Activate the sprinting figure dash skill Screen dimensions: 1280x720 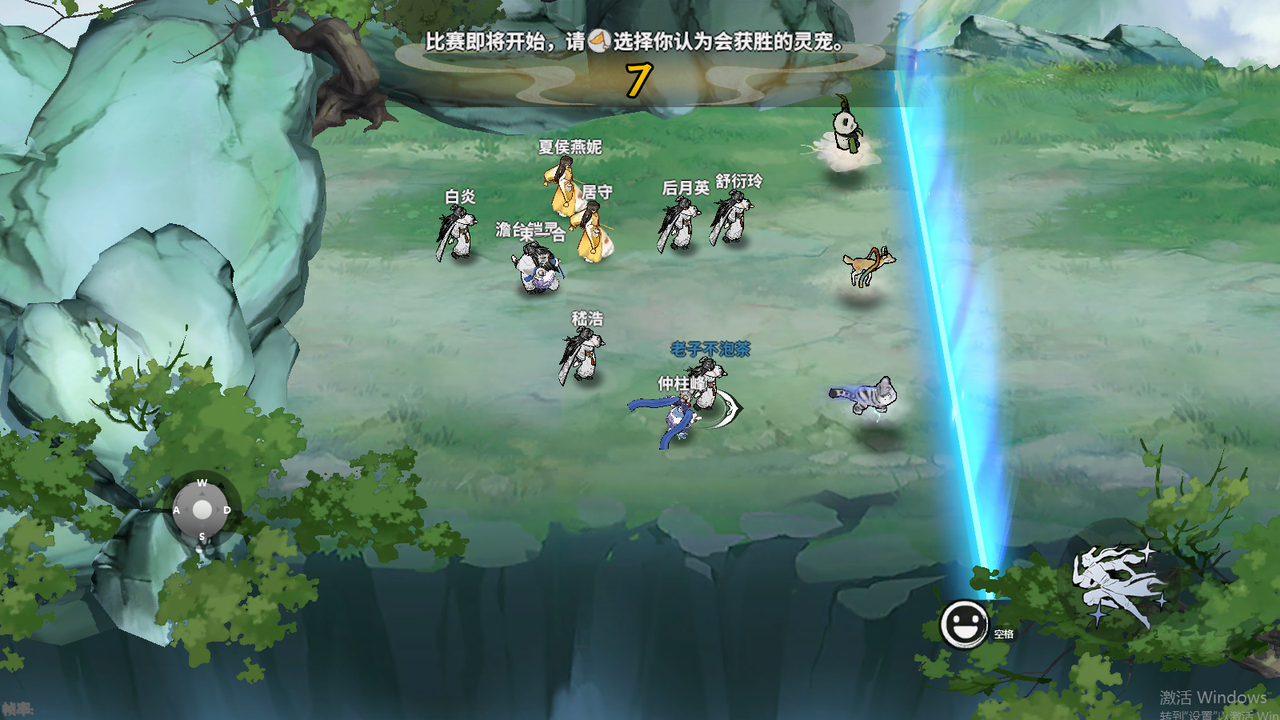1118,586
